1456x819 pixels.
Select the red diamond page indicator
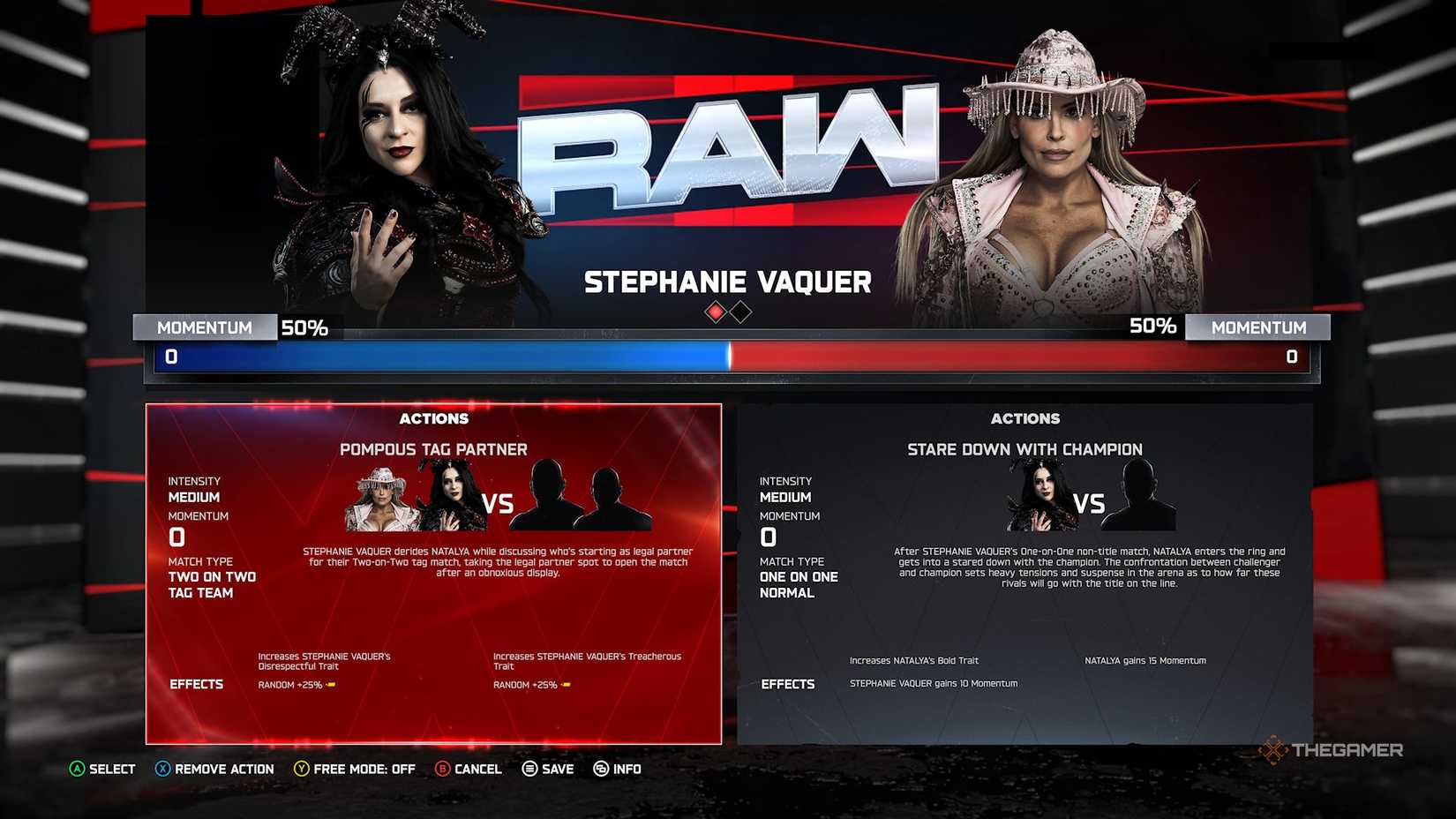click(x=715, y=312)
